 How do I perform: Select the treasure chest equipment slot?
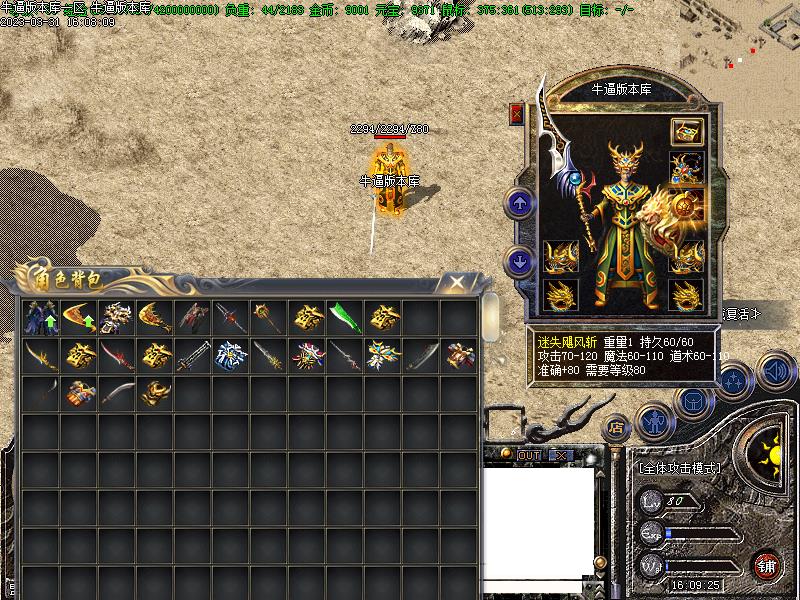click(686, 132)
